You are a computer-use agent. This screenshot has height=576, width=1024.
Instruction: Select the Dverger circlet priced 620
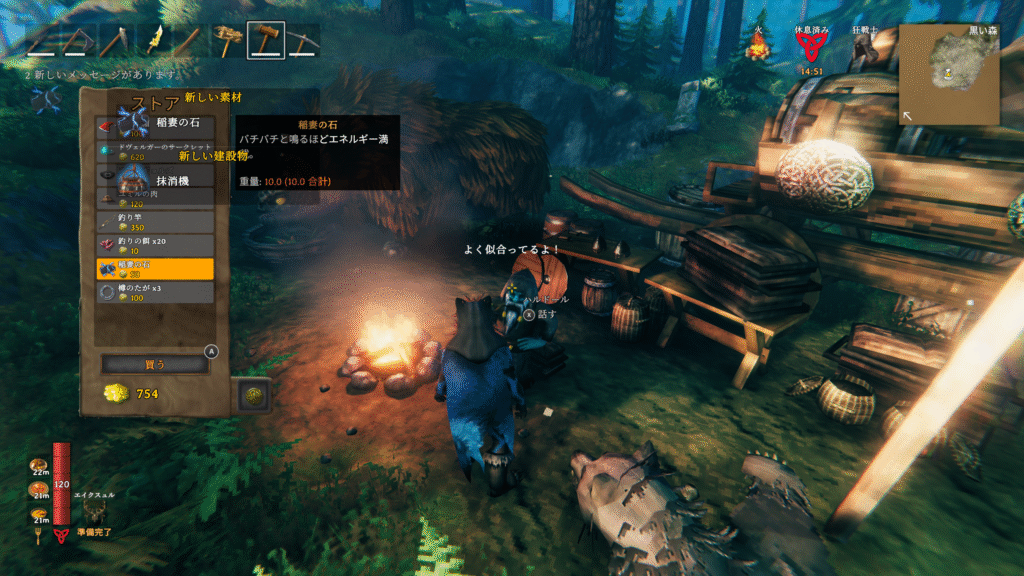point(155,151)
